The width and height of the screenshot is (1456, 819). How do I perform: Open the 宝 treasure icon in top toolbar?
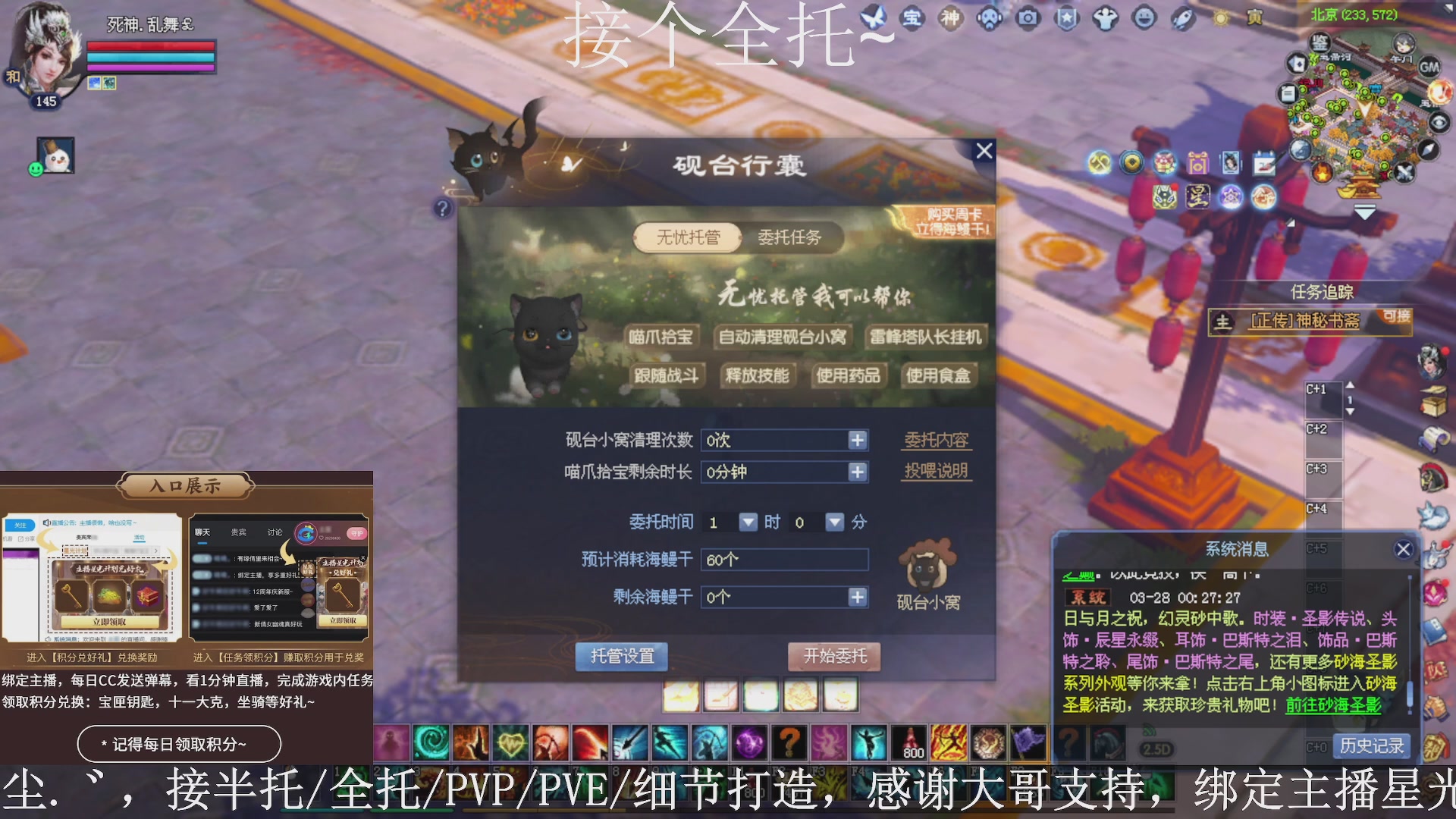[912, 17]
